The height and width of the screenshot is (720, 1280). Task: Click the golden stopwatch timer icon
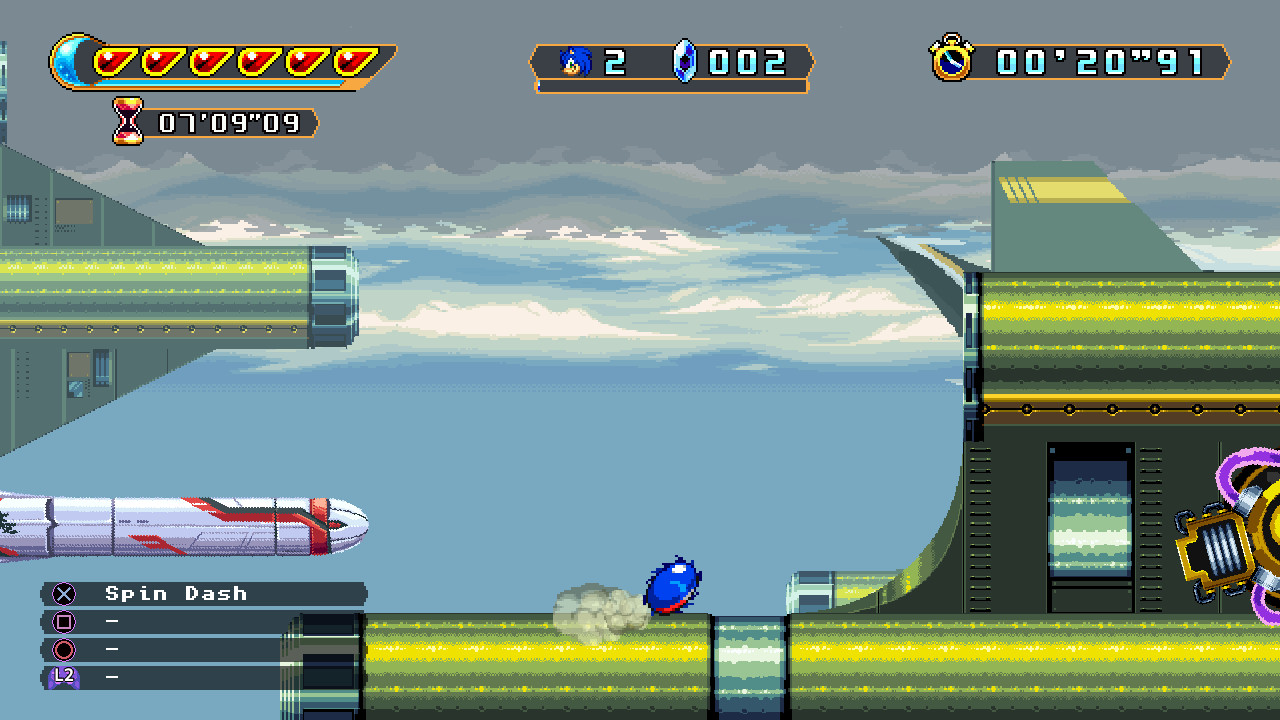coord(954,61)
